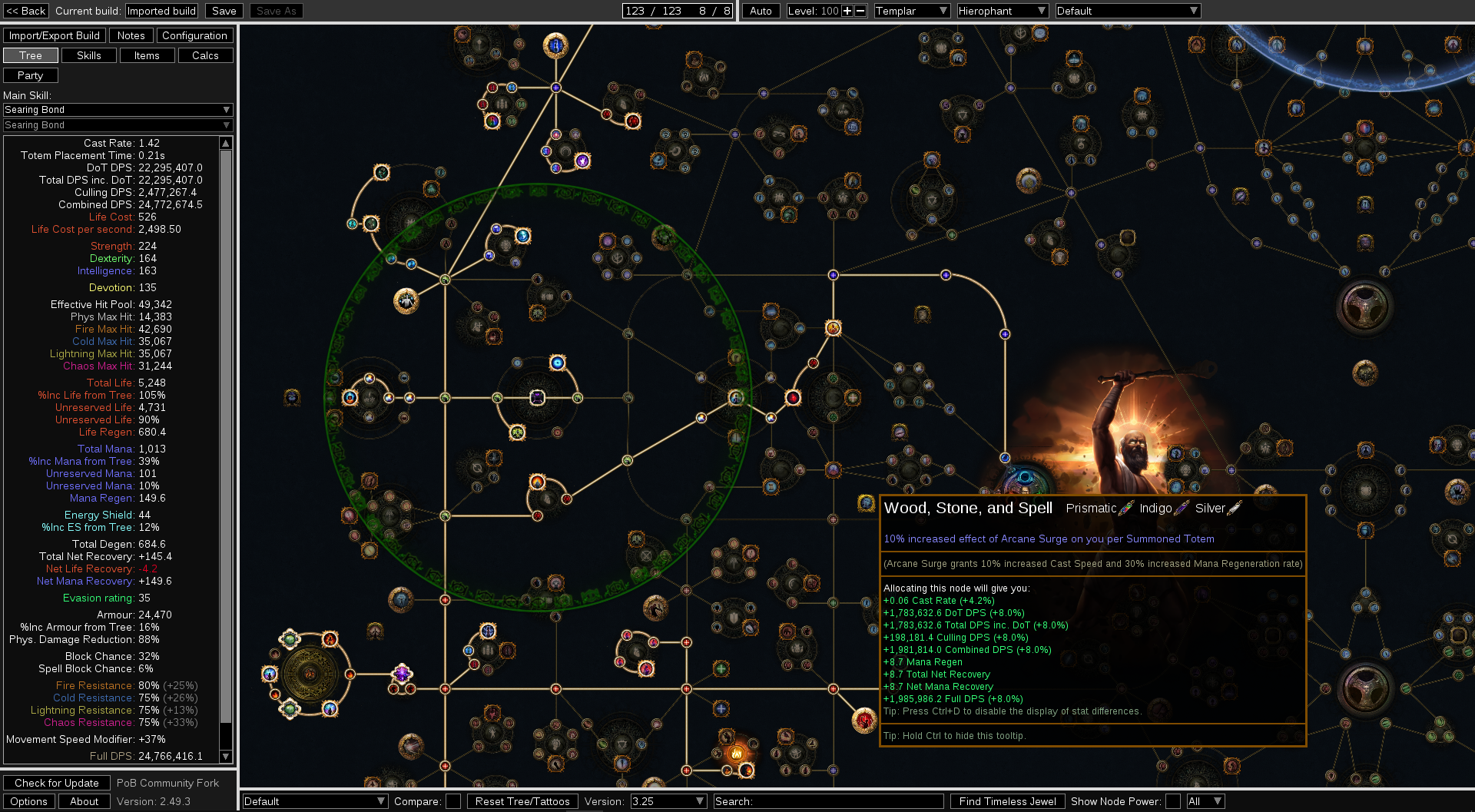Open the Templar class dropdown
1475x812 pixels.
click(911, 11)
